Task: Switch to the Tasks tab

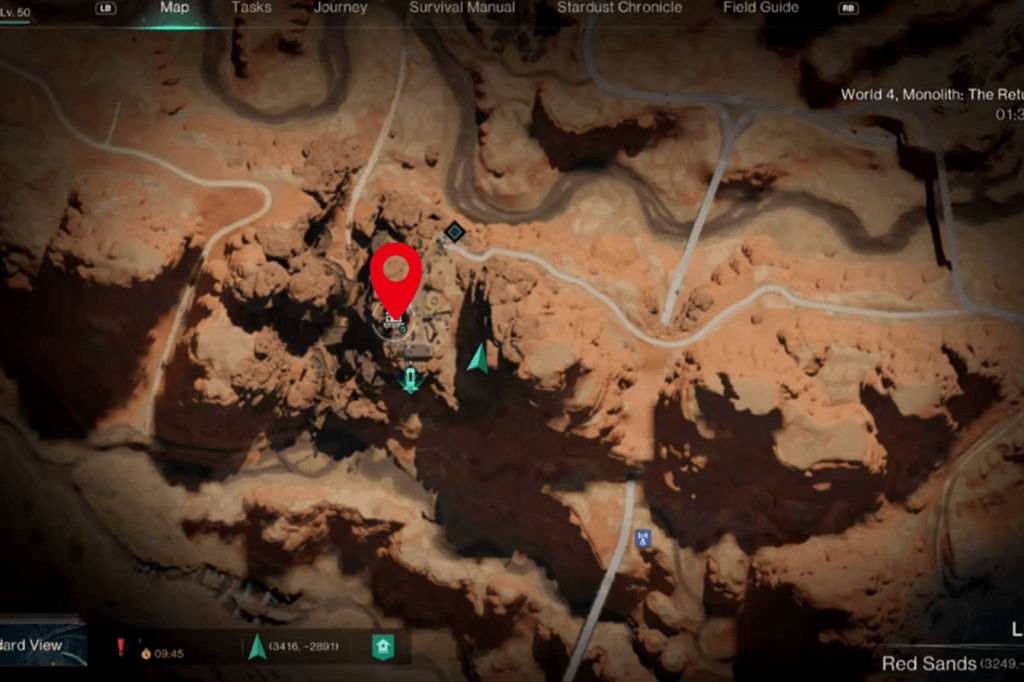Action: pyautogui.click(x=251, y=8)
